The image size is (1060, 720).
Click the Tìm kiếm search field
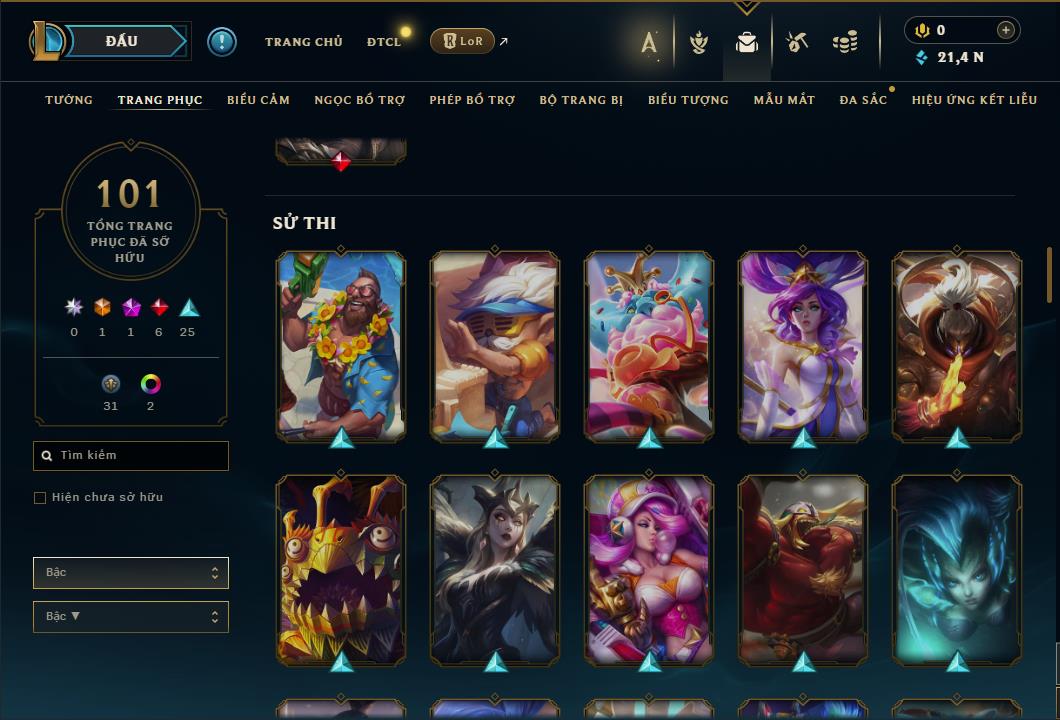pos(131,456)
